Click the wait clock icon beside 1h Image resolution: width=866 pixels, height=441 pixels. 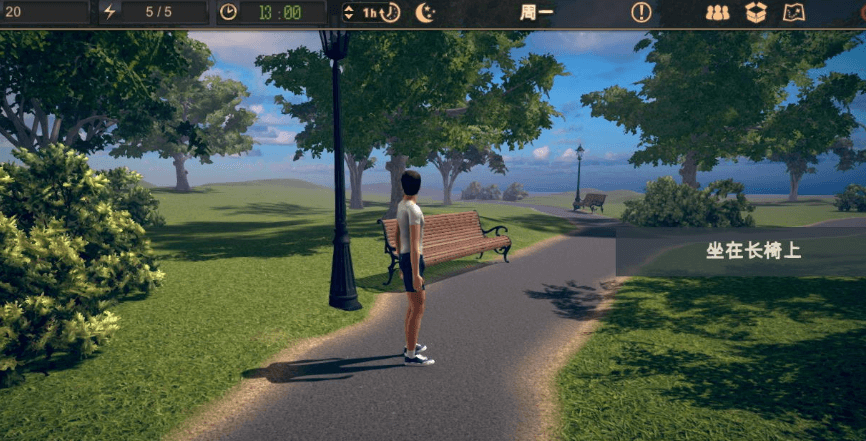(391, 13)
